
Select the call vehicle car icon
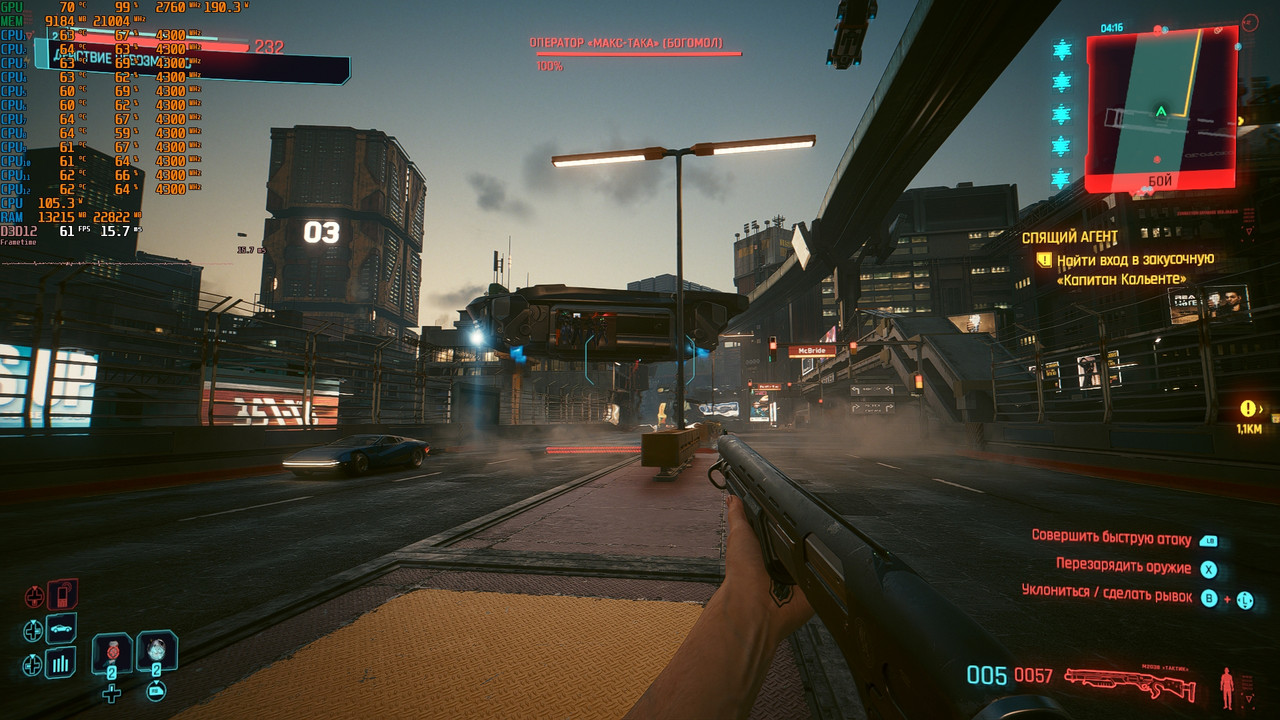[x=62, y=629]
